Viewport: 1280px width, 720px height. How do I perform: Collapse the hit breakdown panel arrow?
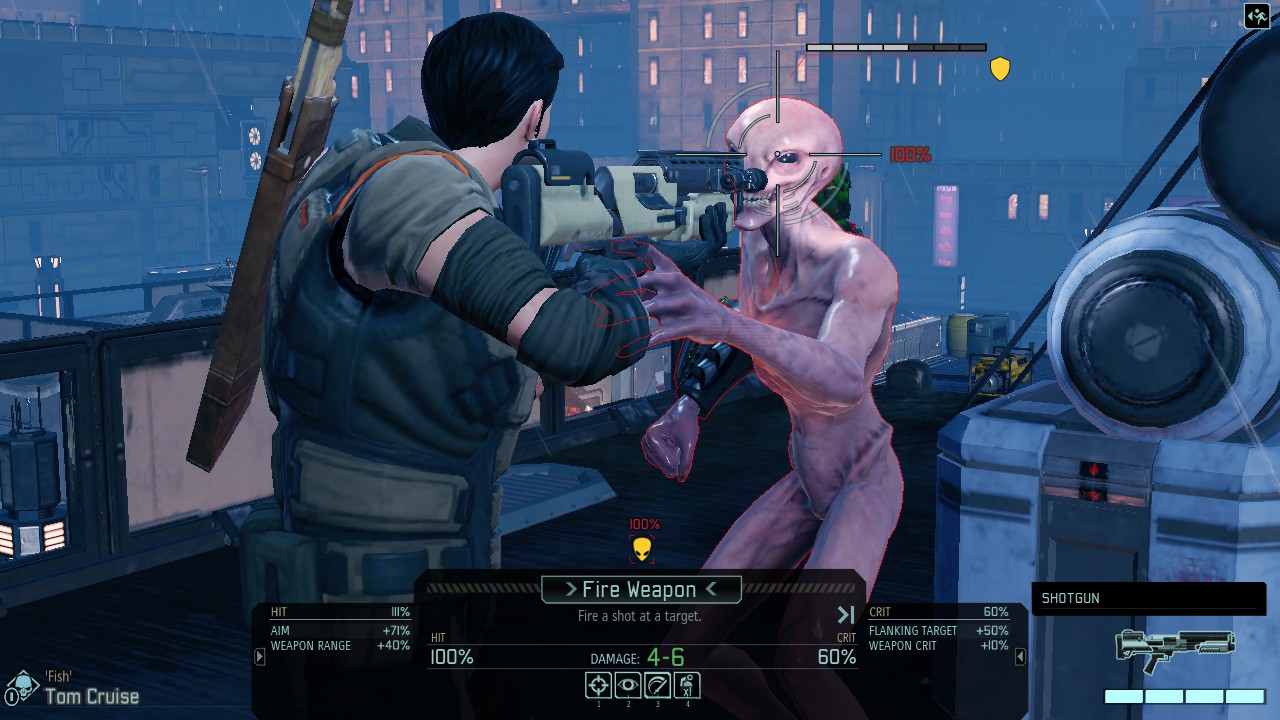tap(260, 657)
